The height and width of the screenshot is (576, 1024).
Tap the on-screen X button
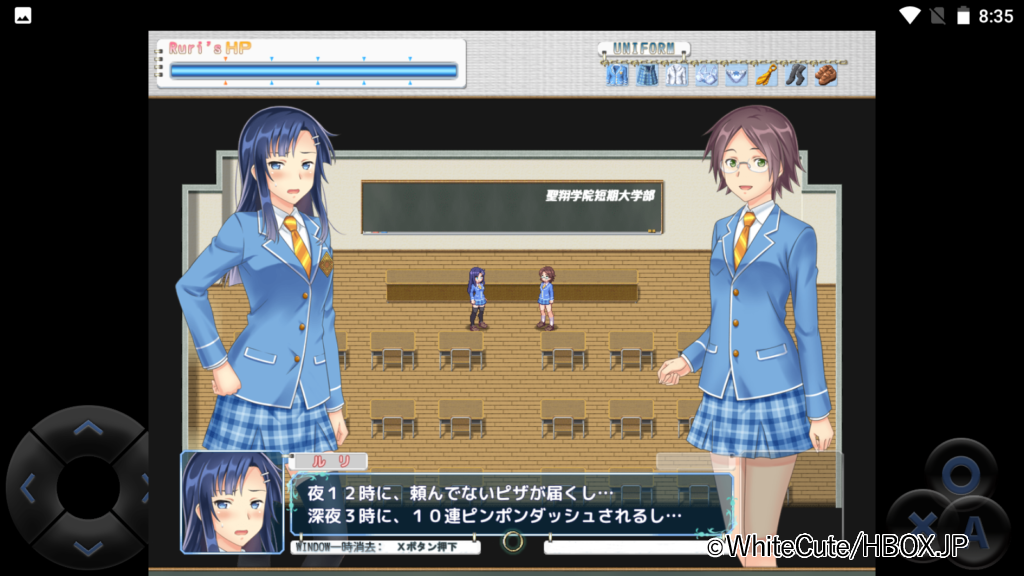pos(921,522)
